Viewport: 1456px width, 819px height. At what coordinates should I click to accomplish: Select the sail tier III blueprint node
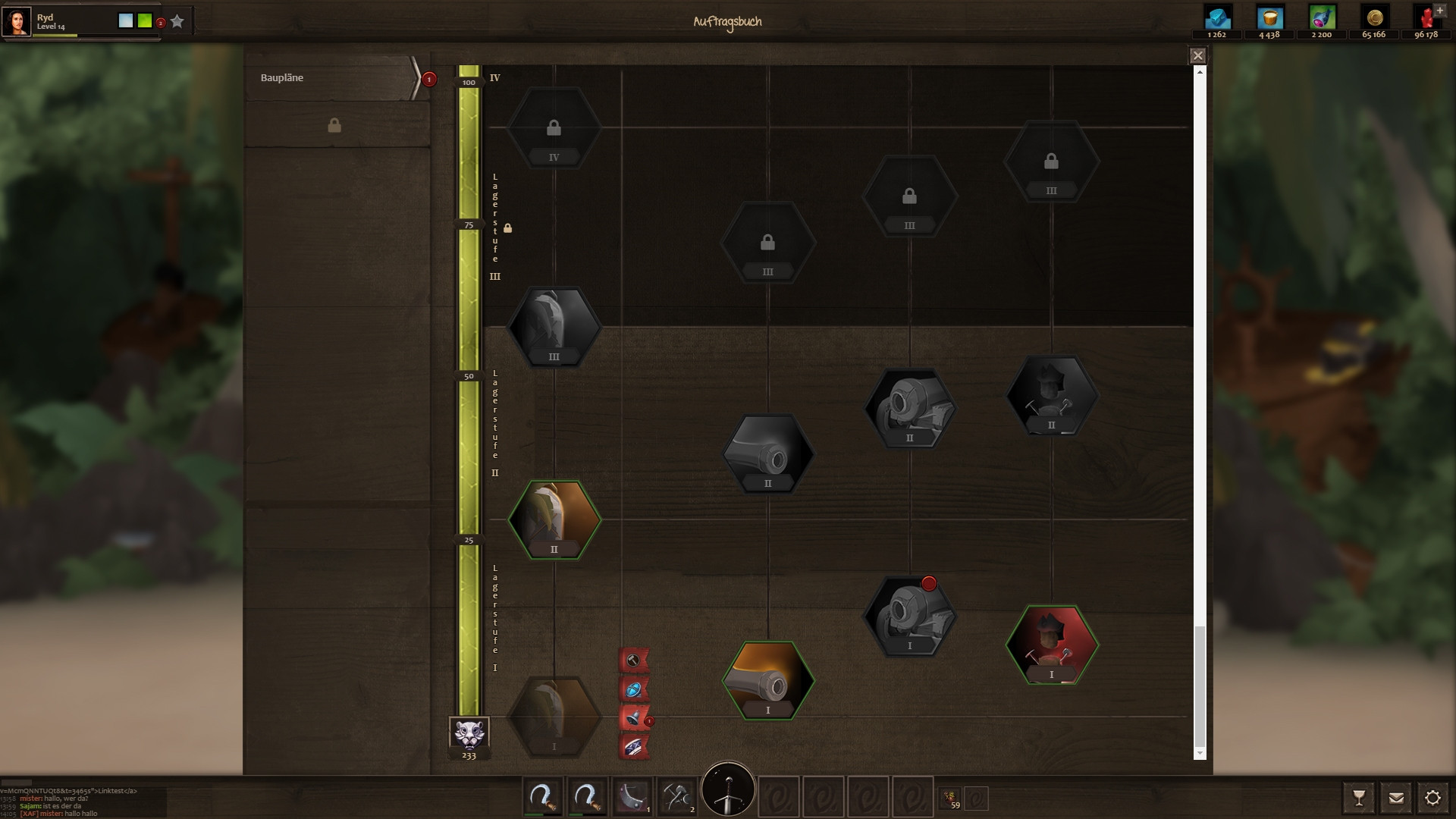coord(554,327)
